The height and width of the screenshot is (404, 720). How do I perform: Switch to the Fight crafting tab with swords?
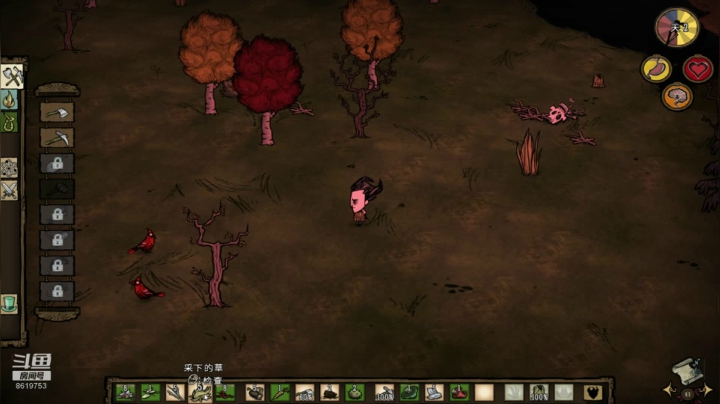[x=10, y=189]
